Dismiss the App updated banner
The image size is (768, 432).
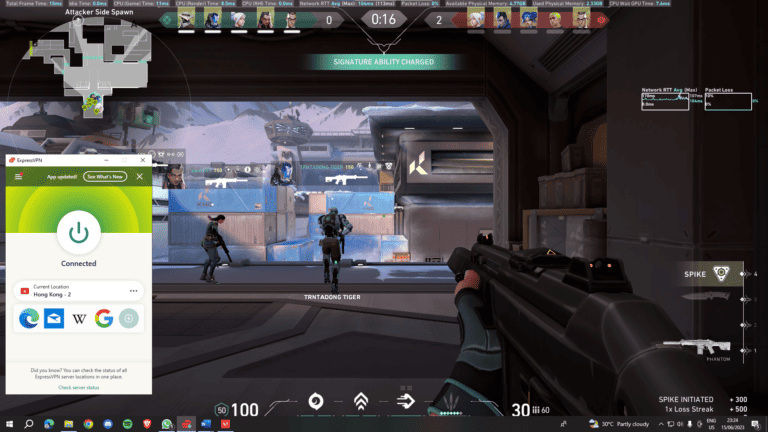(139, 176)
